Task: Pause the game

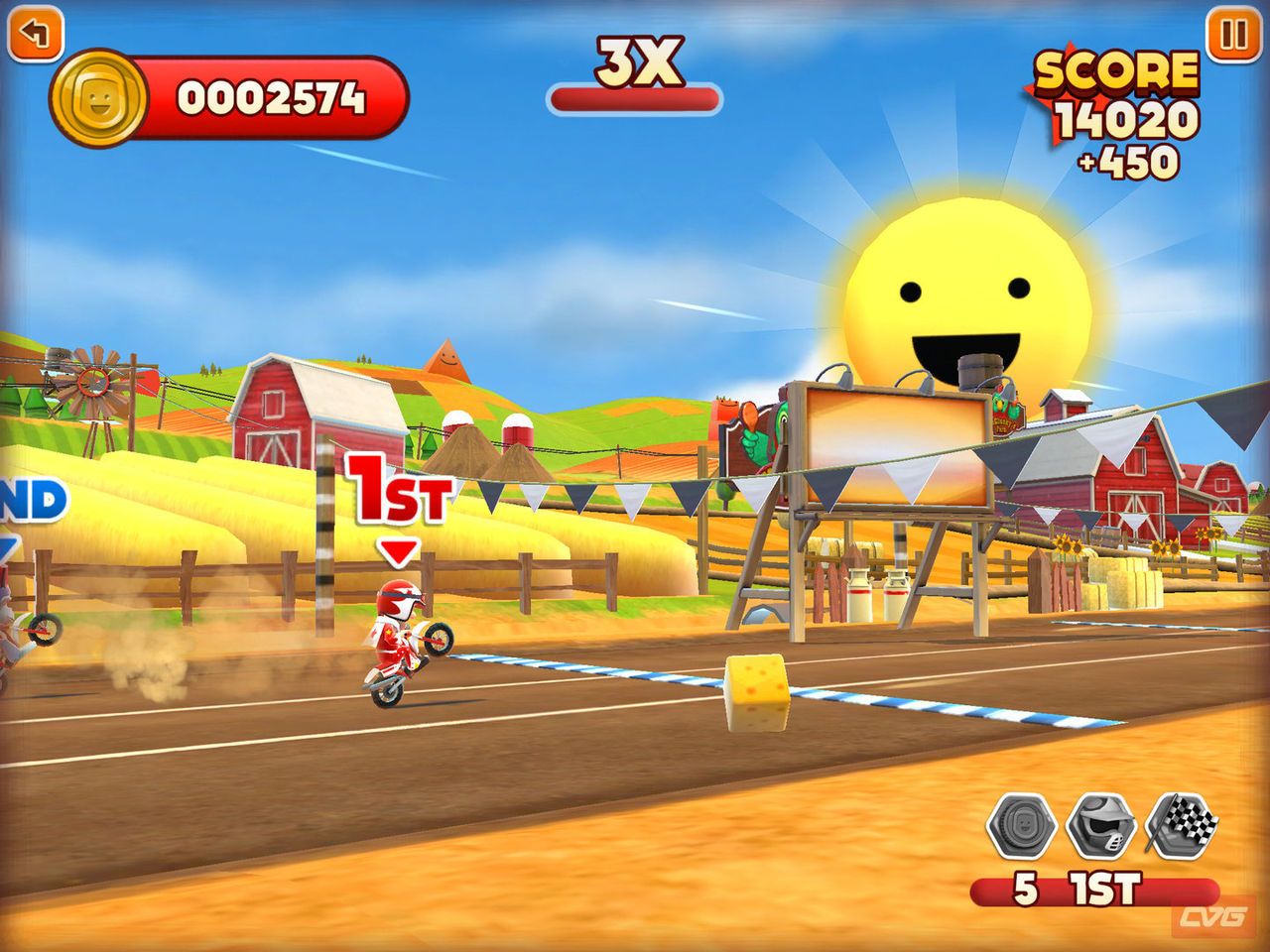Action: 1233,35
